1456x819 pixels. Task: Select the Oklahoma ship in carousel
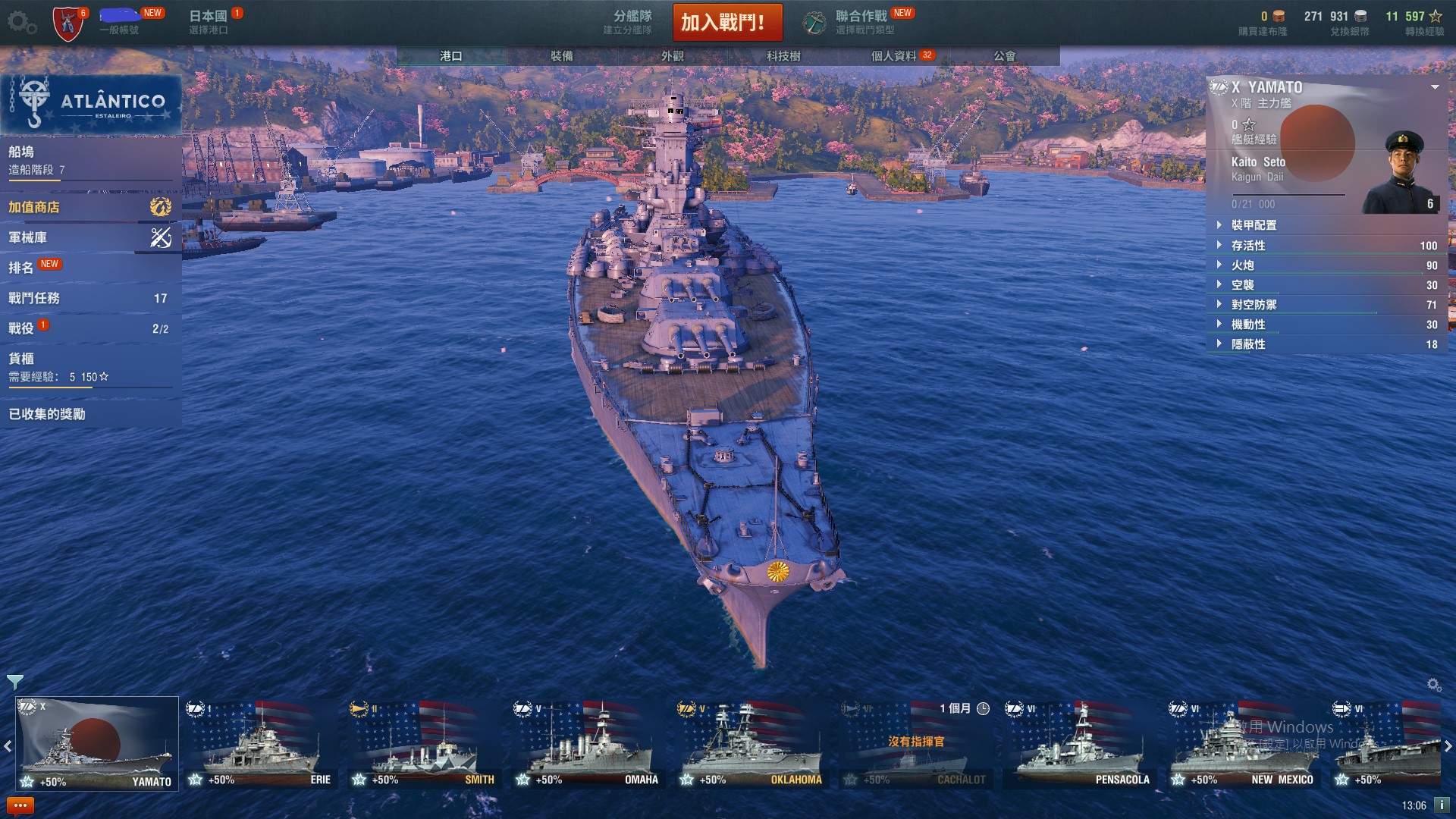point(751,744)
